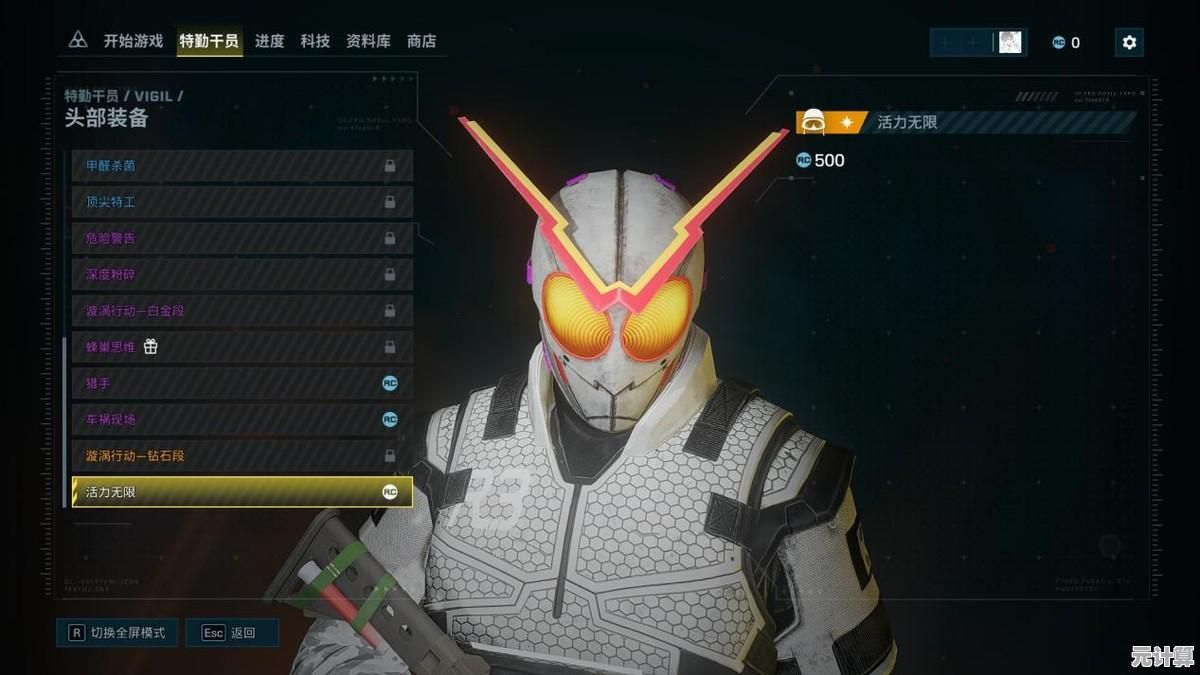
Task: Pick the 车祸现场 headgear
Action: (242, 420)
